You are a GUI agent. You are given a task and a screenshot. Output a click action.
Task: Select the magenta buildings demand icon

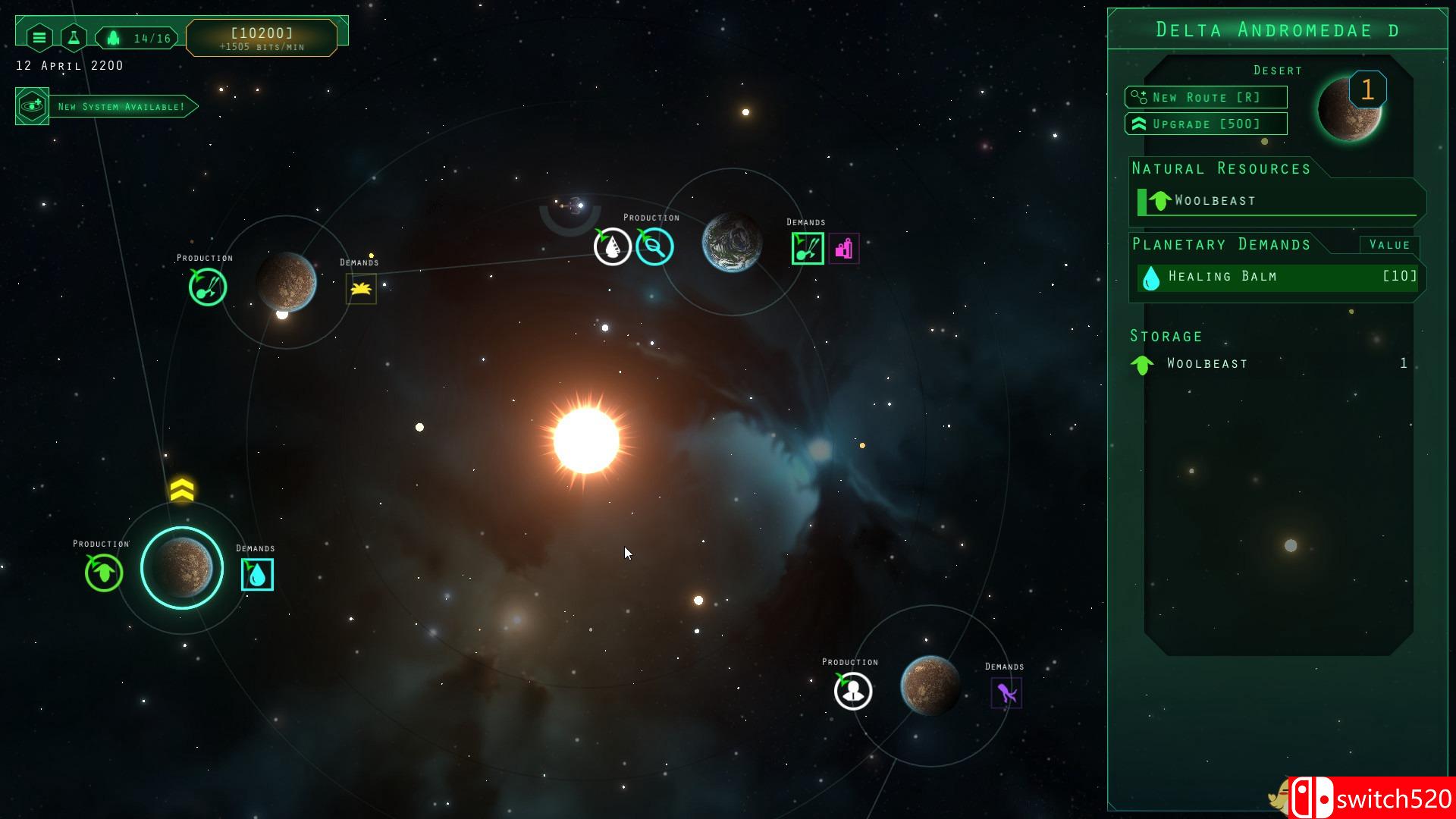[x=844, y=249]
